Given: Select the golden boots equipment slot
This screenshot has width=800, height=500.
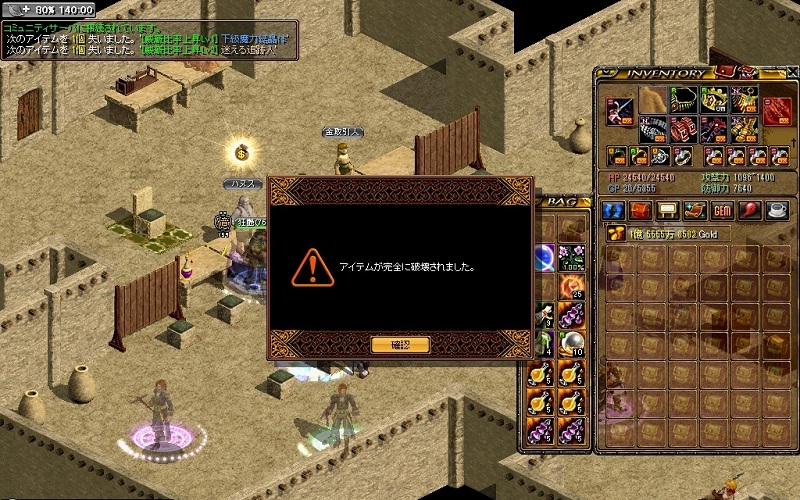Looking at the screenshot, I should [x=745, y=130].
